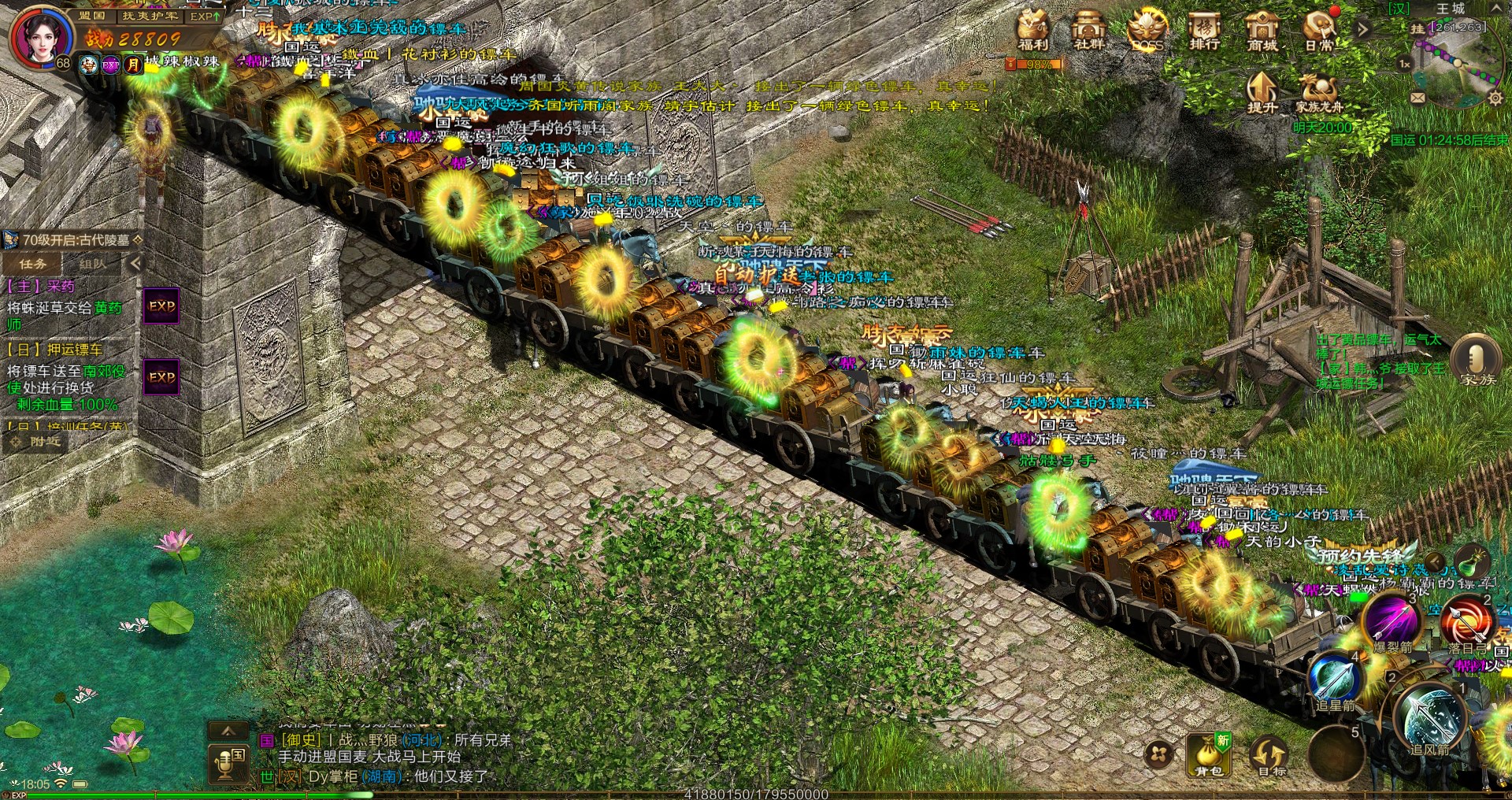Open the minimap gear settings
Screen dimensions: 1512x800
(x=1494, y=98)
